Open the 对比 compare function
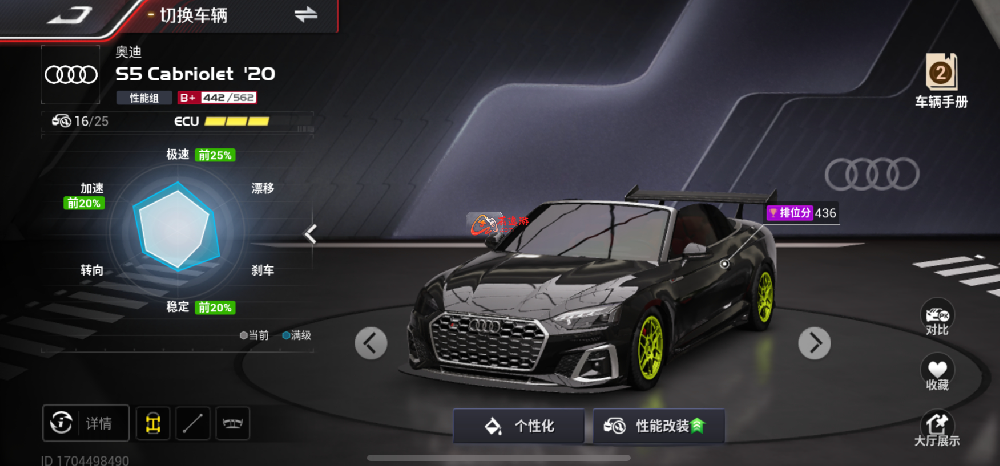Image resolution: width=1000 pixels, height=466 pixels. tap(937, 317)
